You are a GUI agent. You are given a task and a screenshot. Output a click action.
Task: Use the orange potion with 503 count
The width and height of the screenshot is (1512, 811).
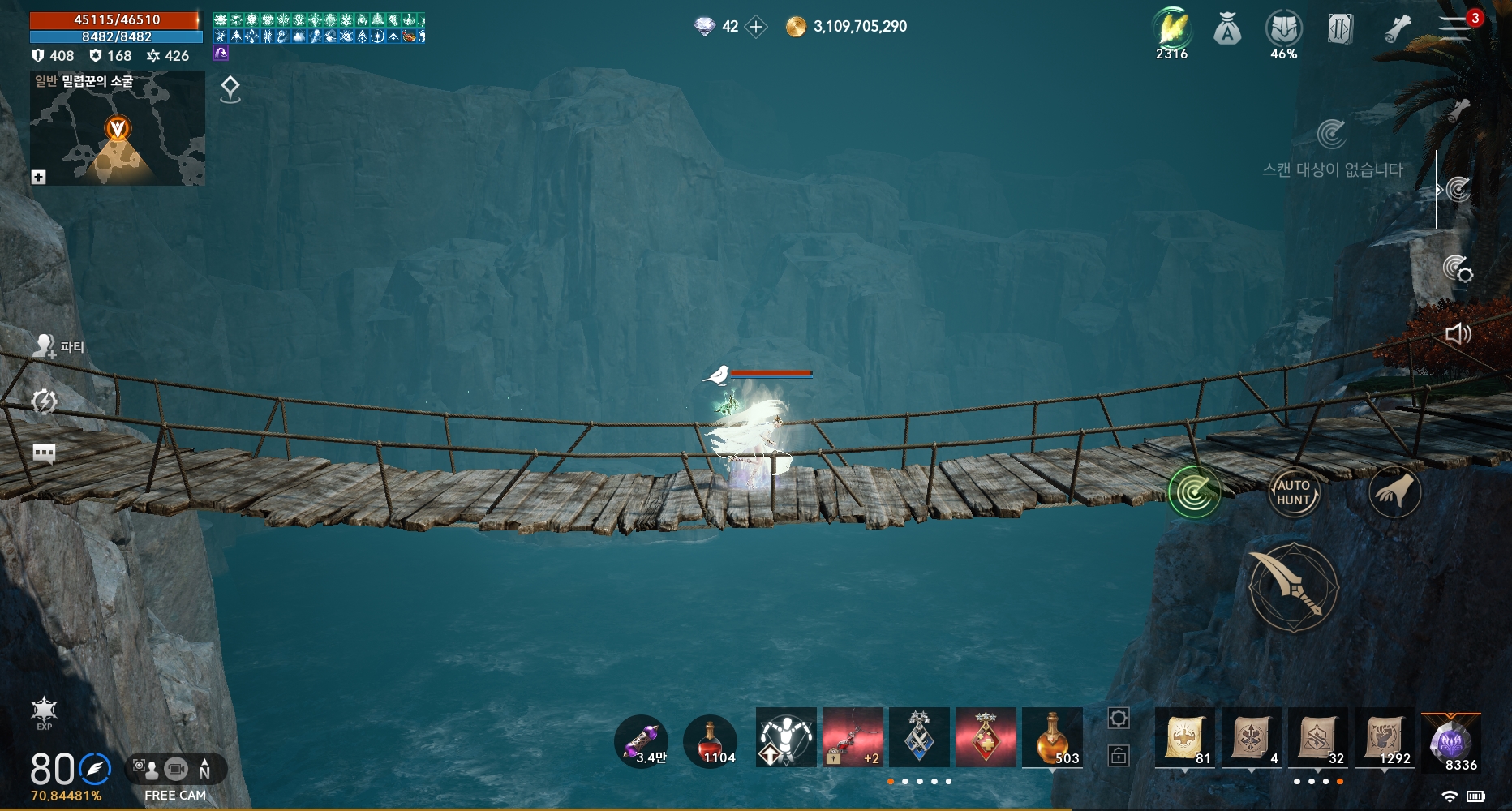(x=1052, y=737)
